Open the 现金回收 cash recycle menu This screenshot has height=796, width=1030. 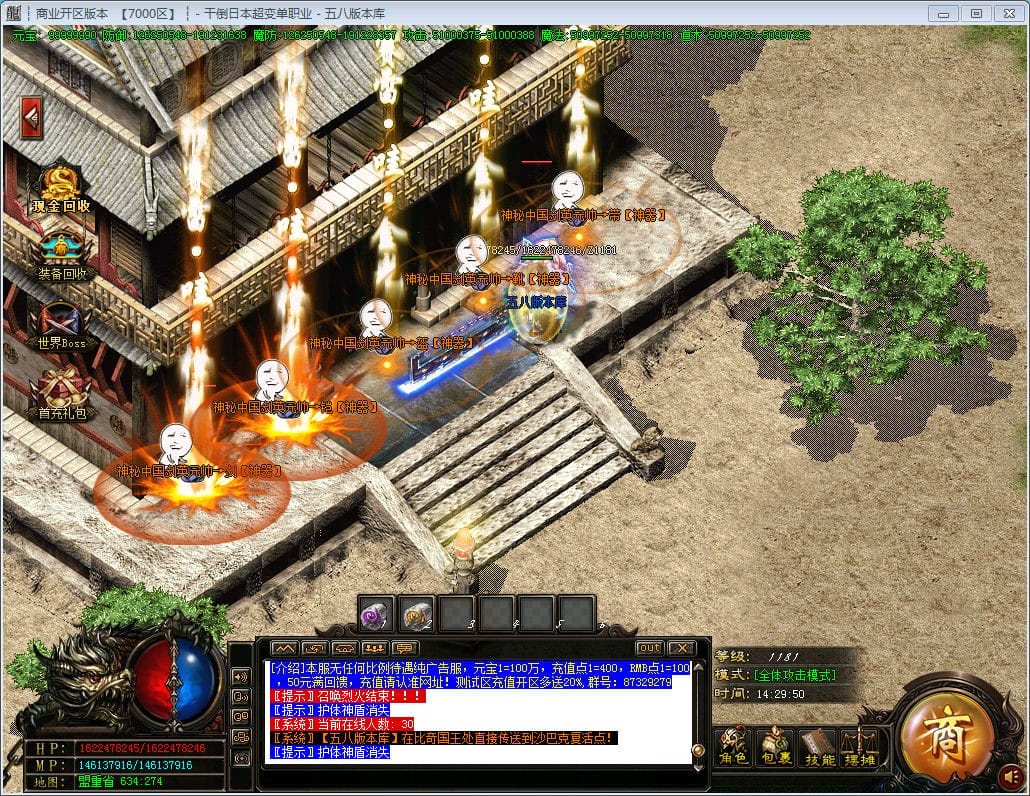61,190
